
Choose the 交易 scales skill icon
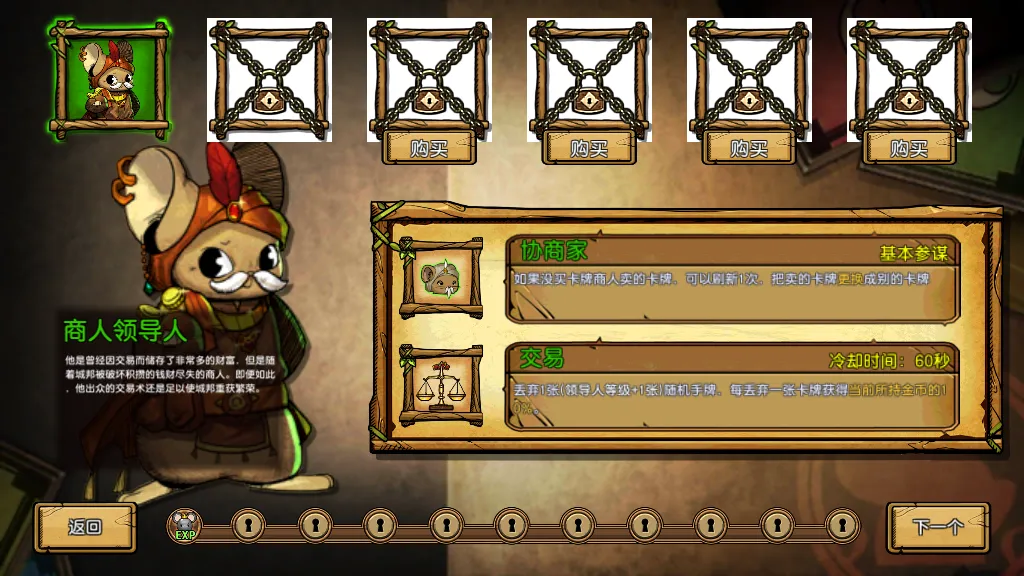point(441,385)
